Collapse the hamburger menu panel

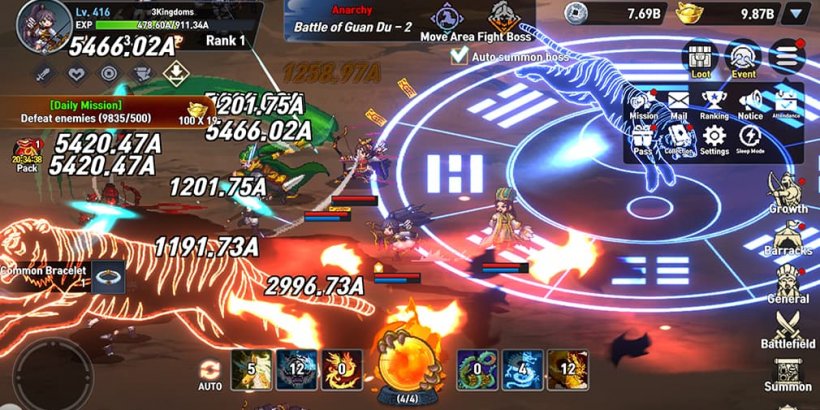click(788, 56)
